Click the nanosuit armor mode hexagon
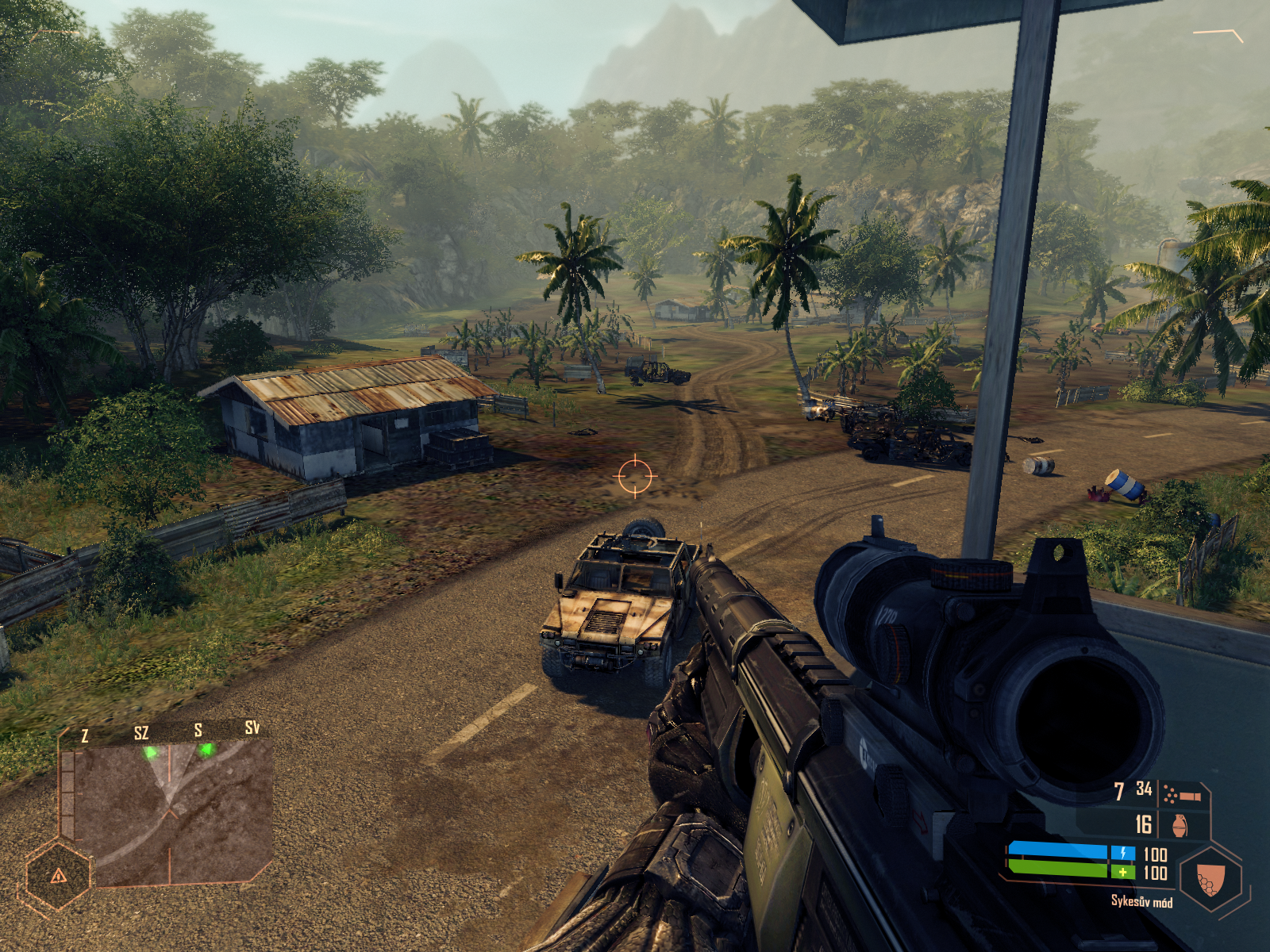Viewport: 1270px width, 952px height. pyautogui.click(x=1210, y=879)
